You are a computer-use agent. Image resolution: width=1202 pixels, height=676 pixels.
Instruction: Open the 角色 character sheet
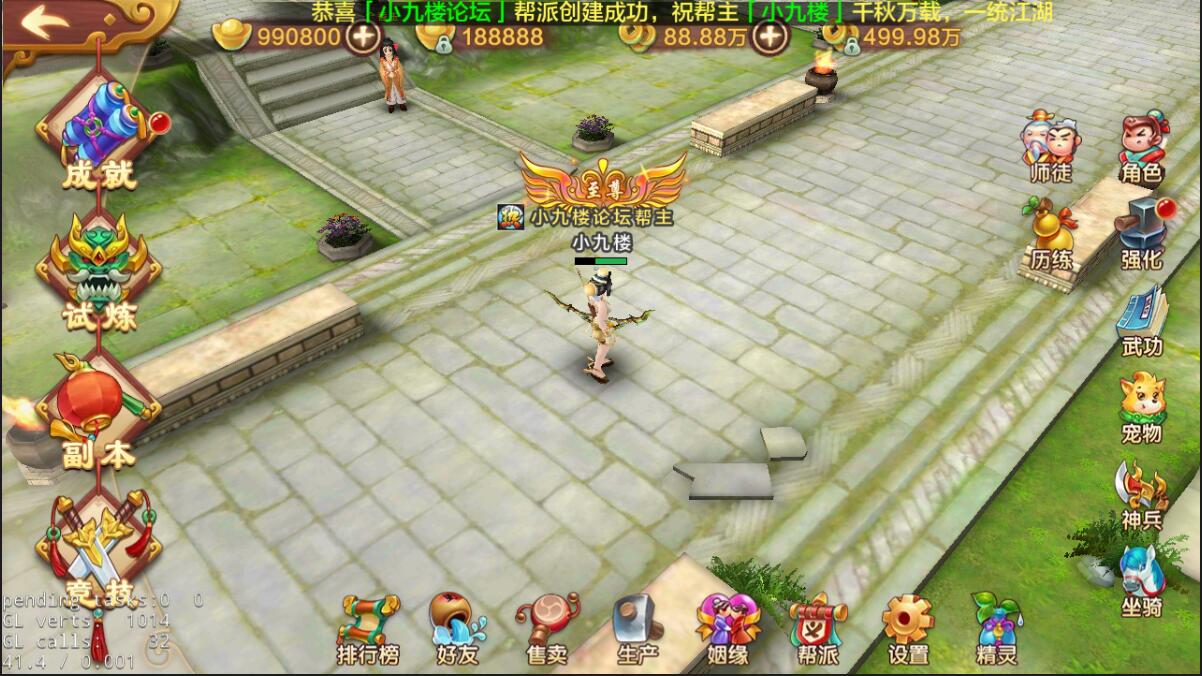click(1141, 150)
